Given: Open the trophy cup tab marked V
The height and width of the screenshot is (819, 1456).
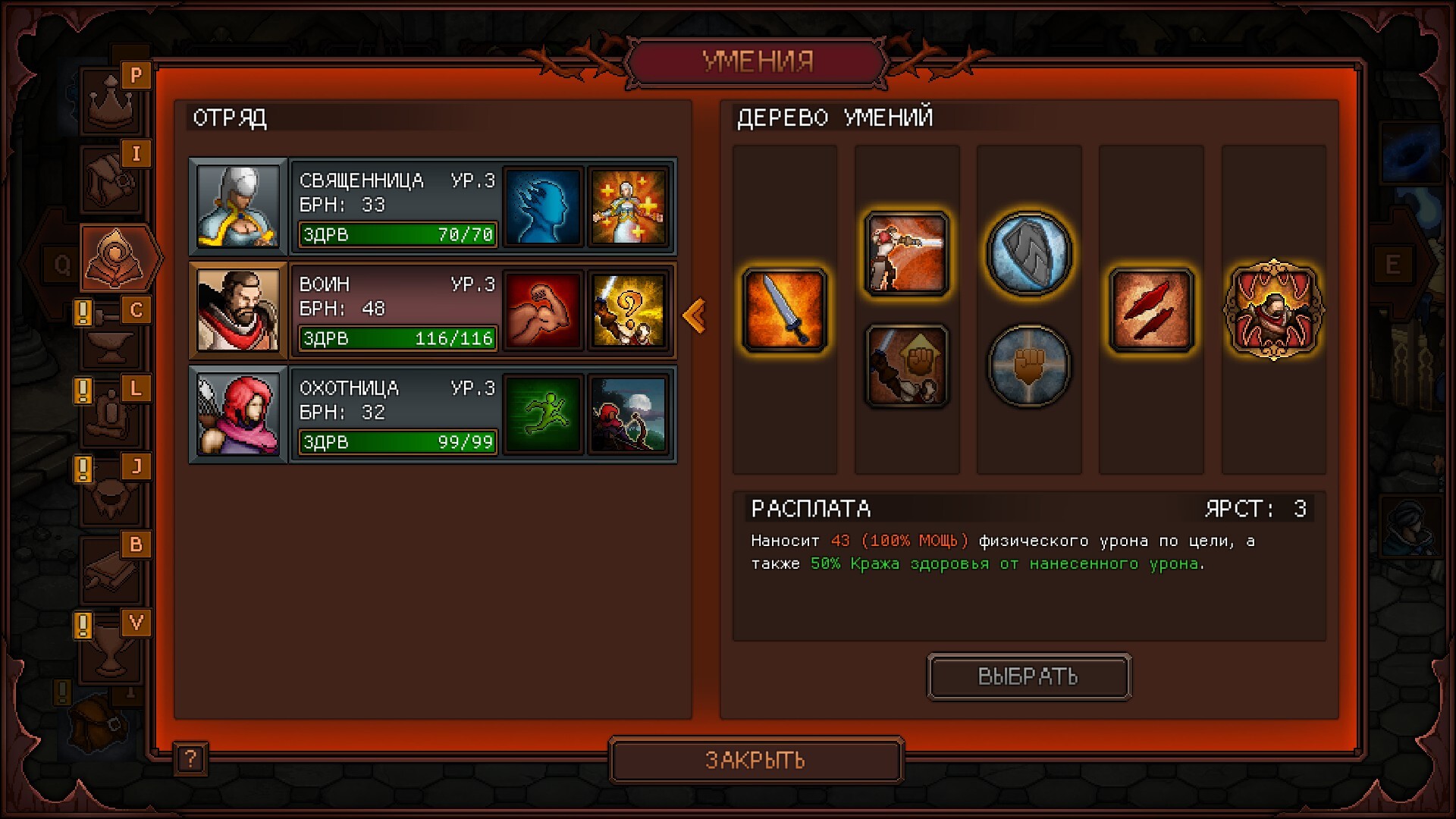Looking at the screenshot, I should tap(112, 648).
